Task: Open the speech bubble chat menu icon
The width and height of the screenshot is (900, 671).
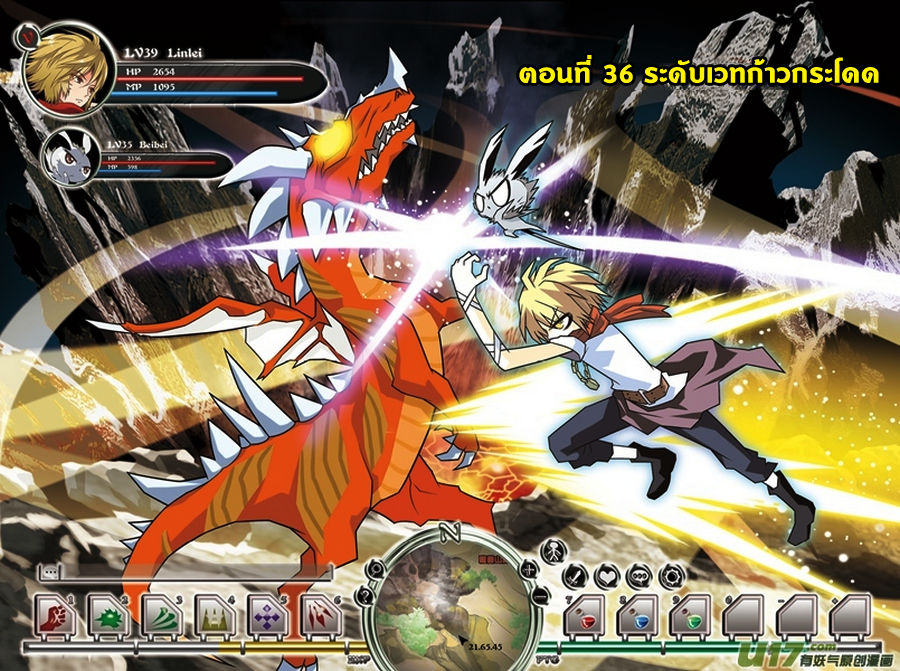Action: point(638,576)
